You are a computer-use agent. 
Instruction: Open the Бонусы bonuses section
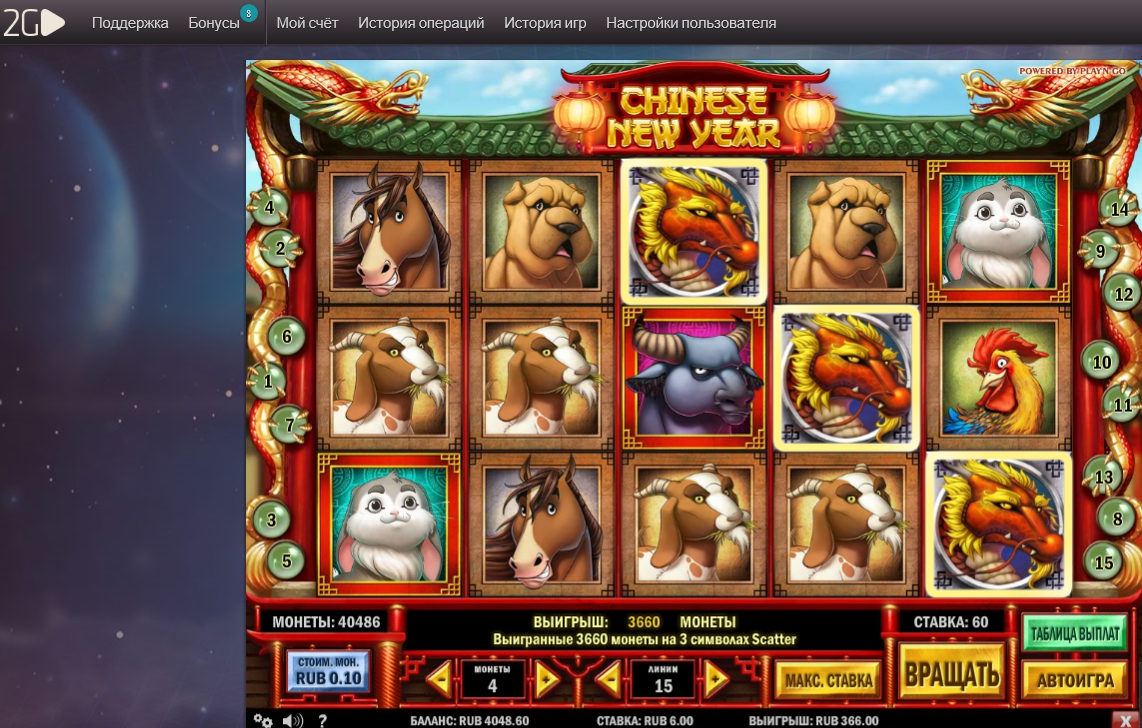point(214,22)
